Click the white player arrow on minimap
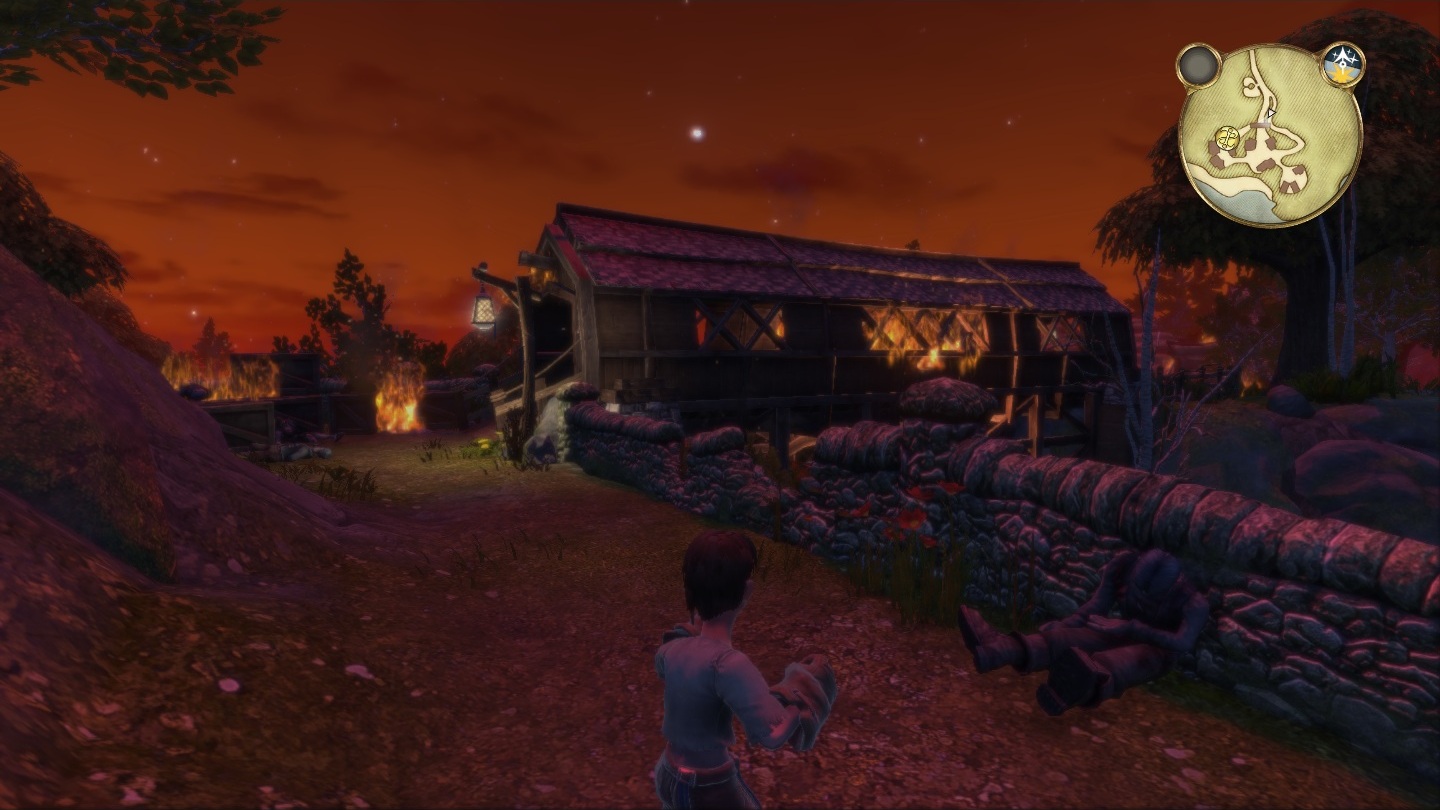The width and height of the screenshot is (1440, 810). [1269, 114]
